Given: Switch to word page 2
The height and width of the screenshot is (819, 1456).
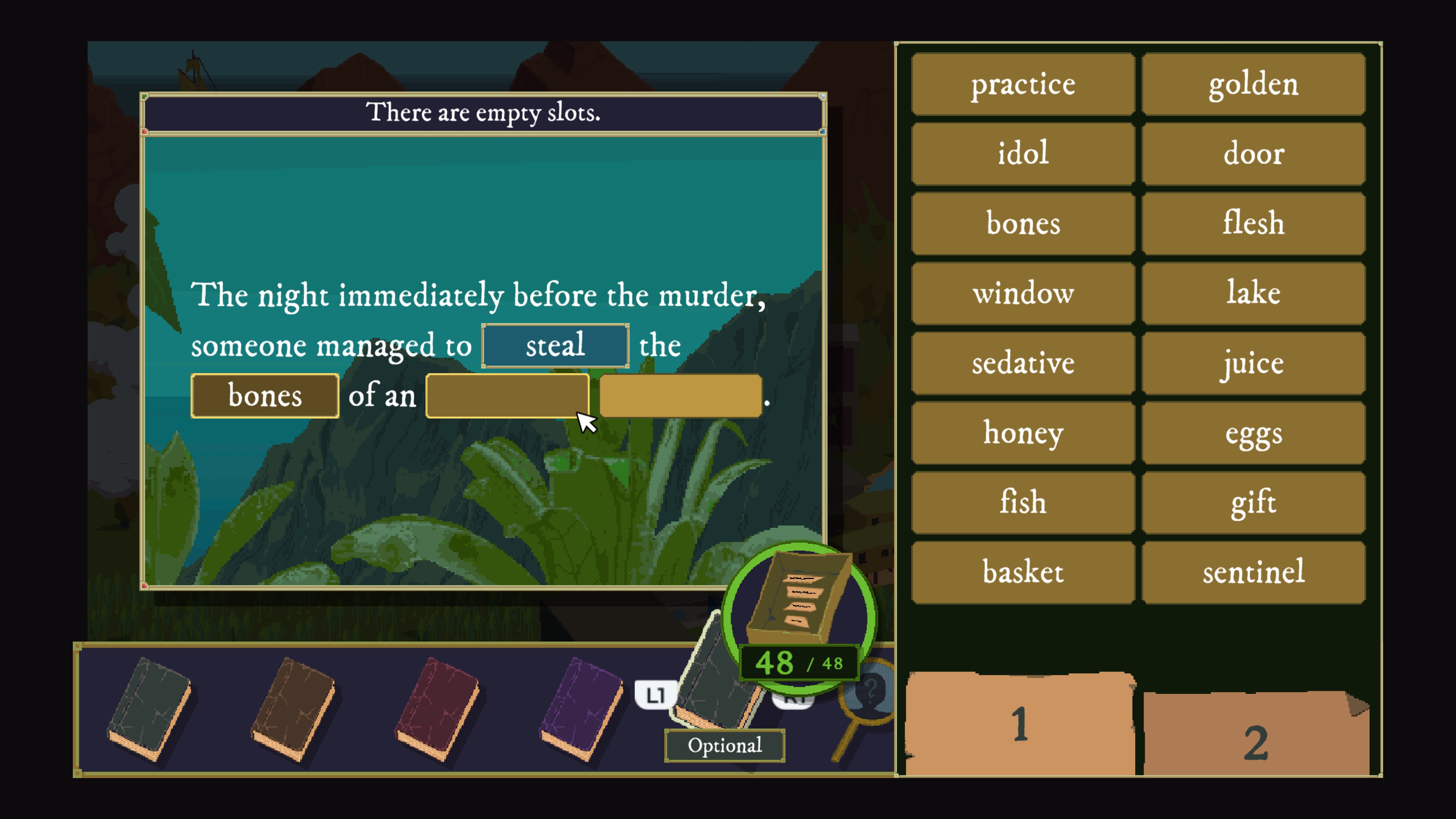Looking at the screenshot, I should coord(1255,741).
